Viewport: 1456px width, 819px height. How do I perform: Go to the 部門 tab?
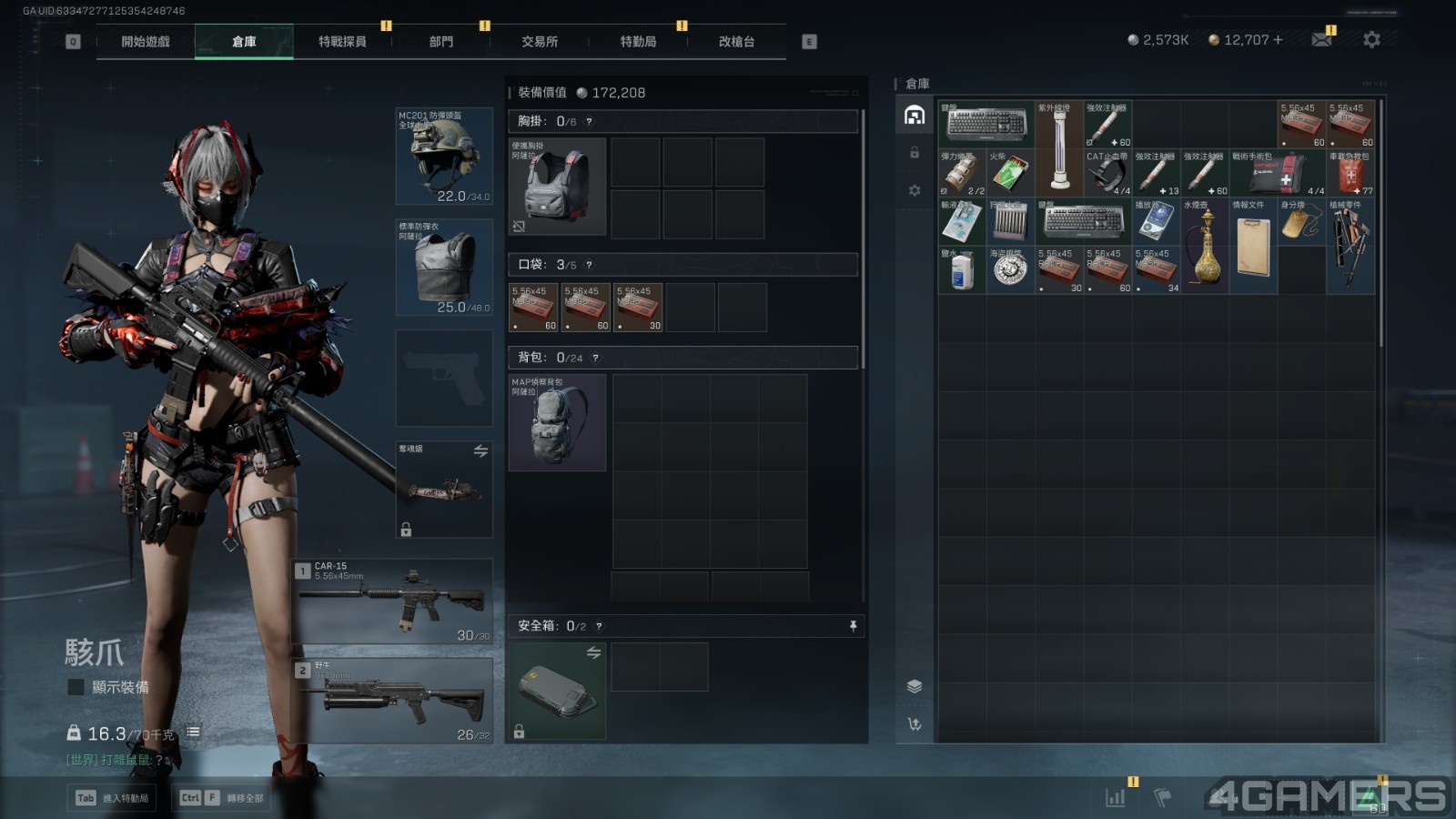pyautogui.click(x=441, y=42)
